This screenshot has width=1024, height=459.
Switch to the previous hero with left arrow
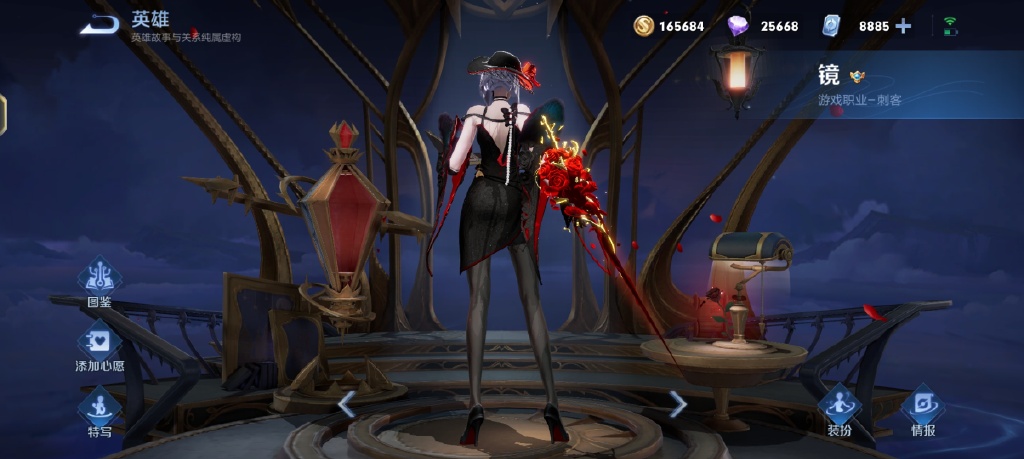click(347, 404)
